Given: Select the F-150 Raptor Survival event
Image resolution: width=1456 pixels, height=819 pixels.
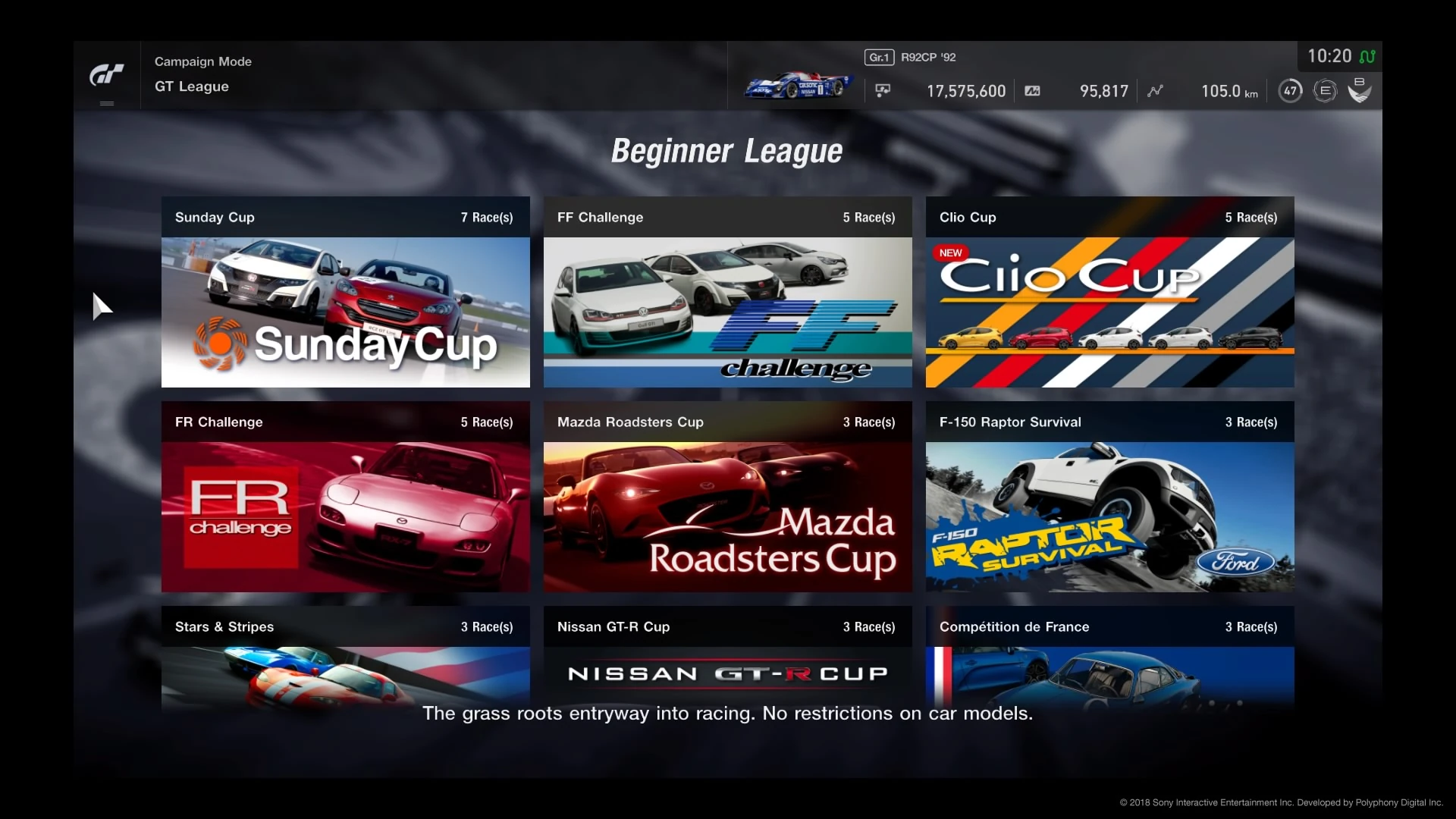Looking at the screenshot, I should pyautogui.click(x=1109, y=500).
